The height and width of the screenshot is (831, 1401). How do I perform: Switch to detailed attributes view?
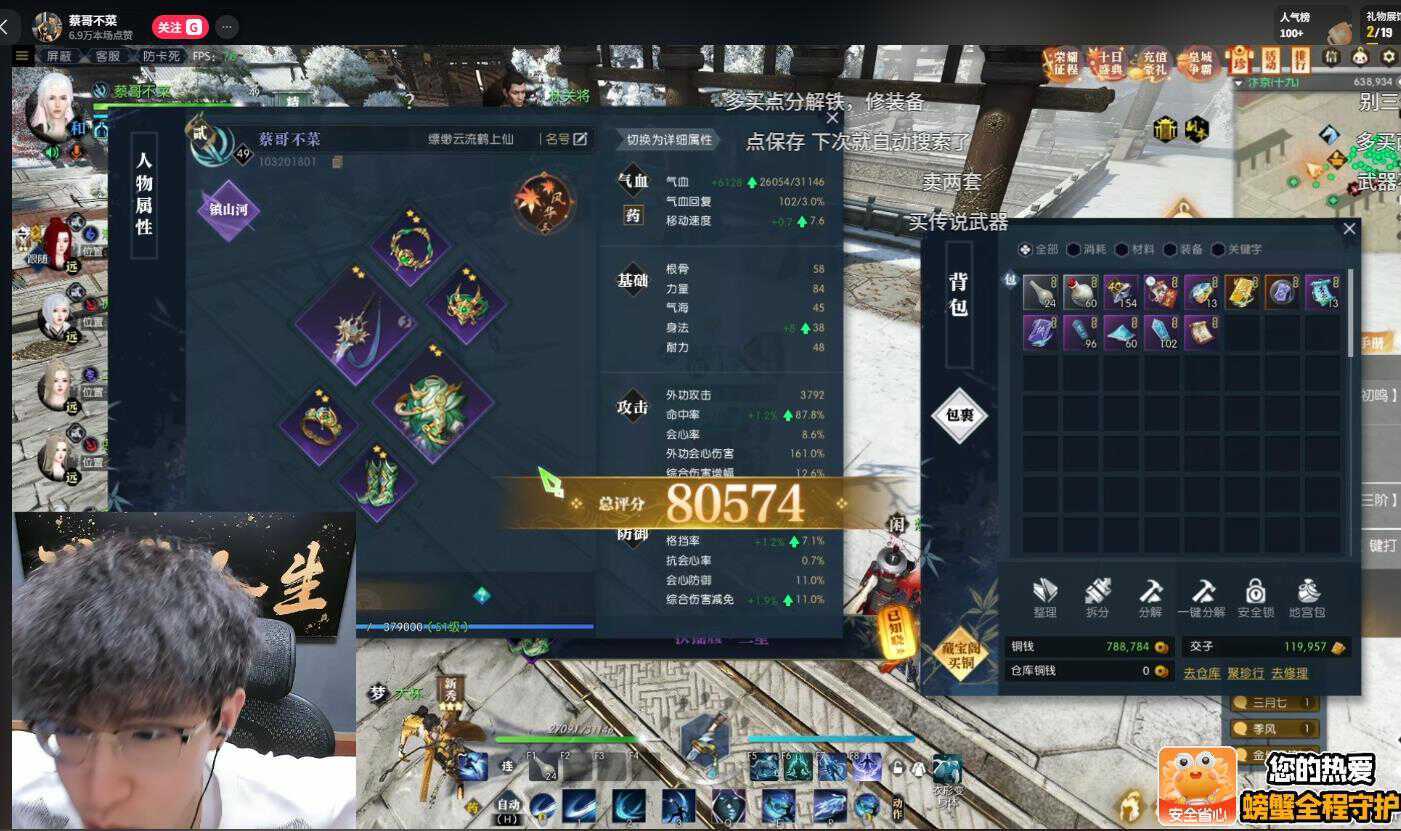(668, 140)
